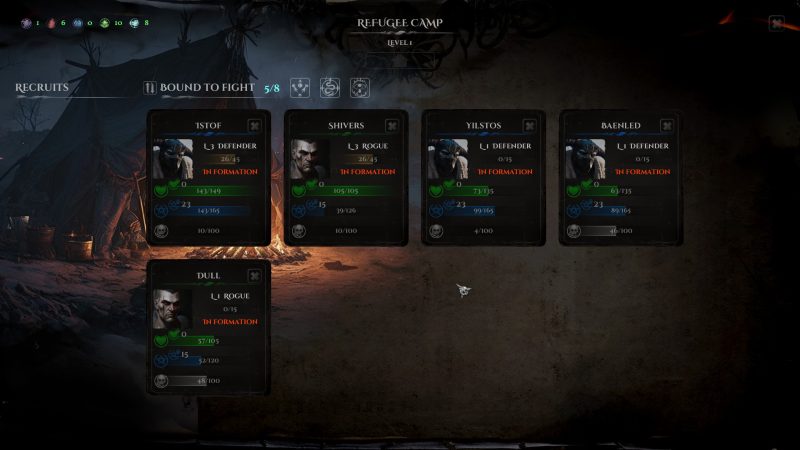Select the dashed-square icon beside the swirl
The image size is (800, 450).
click(x=359, y=88)
